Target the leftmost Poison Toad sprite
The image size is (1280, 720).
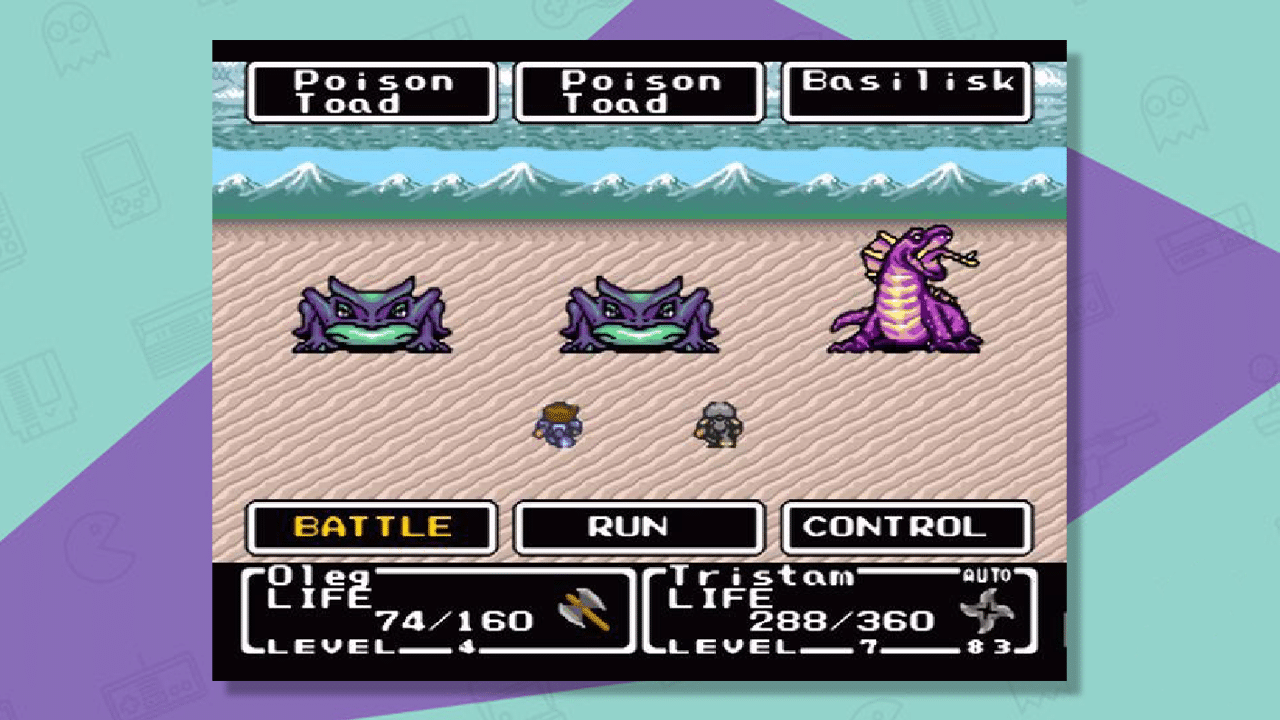pos(370,315)
